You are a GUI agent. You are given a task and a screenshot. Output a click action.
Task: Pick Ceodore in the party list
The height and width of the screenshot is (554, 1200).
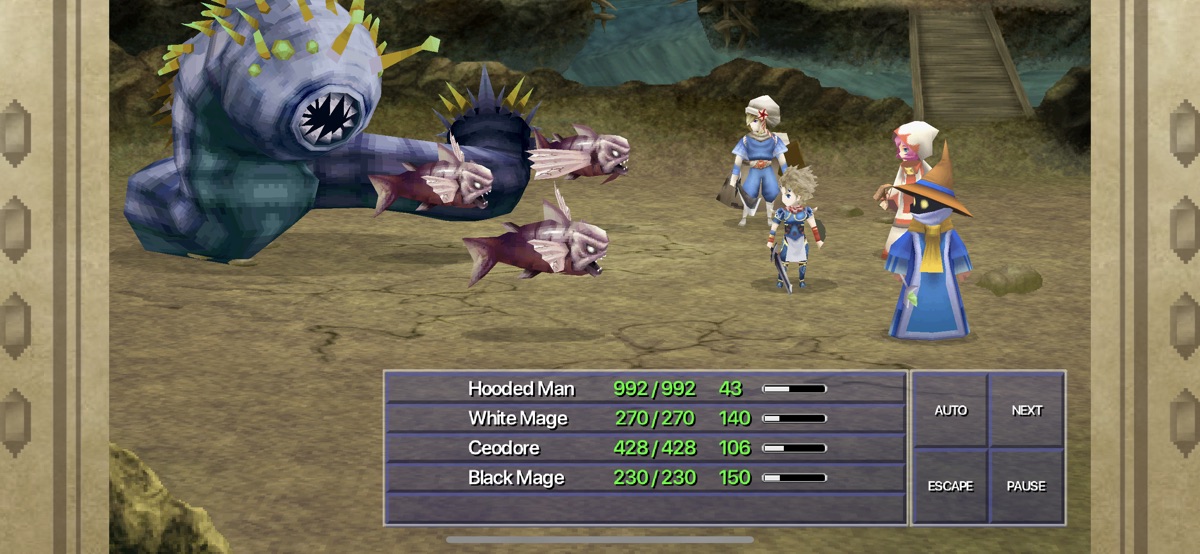point(645,448)
